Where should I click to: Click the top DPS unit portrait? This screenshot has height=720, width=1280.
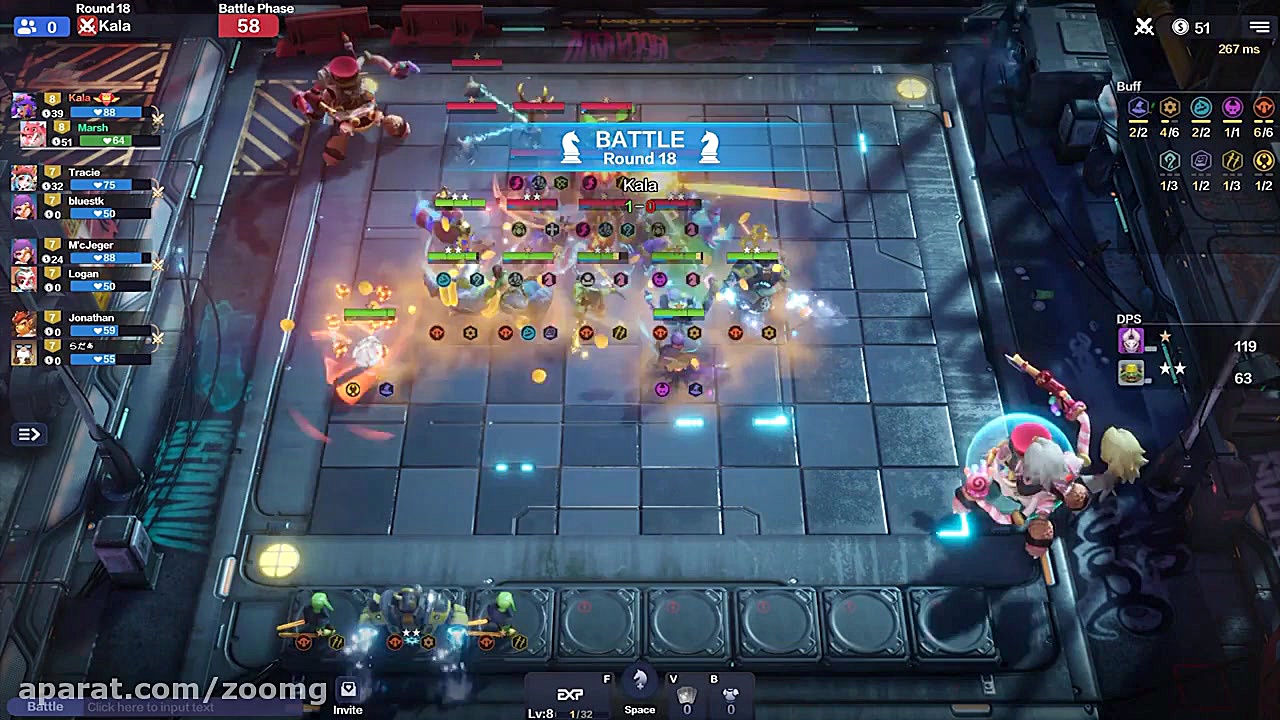point(1131,341)
